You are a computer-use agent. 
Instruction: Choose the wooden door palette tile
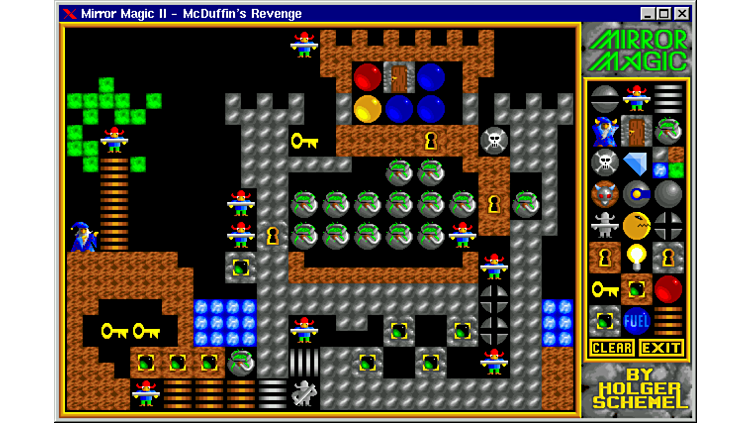[636, 130]
